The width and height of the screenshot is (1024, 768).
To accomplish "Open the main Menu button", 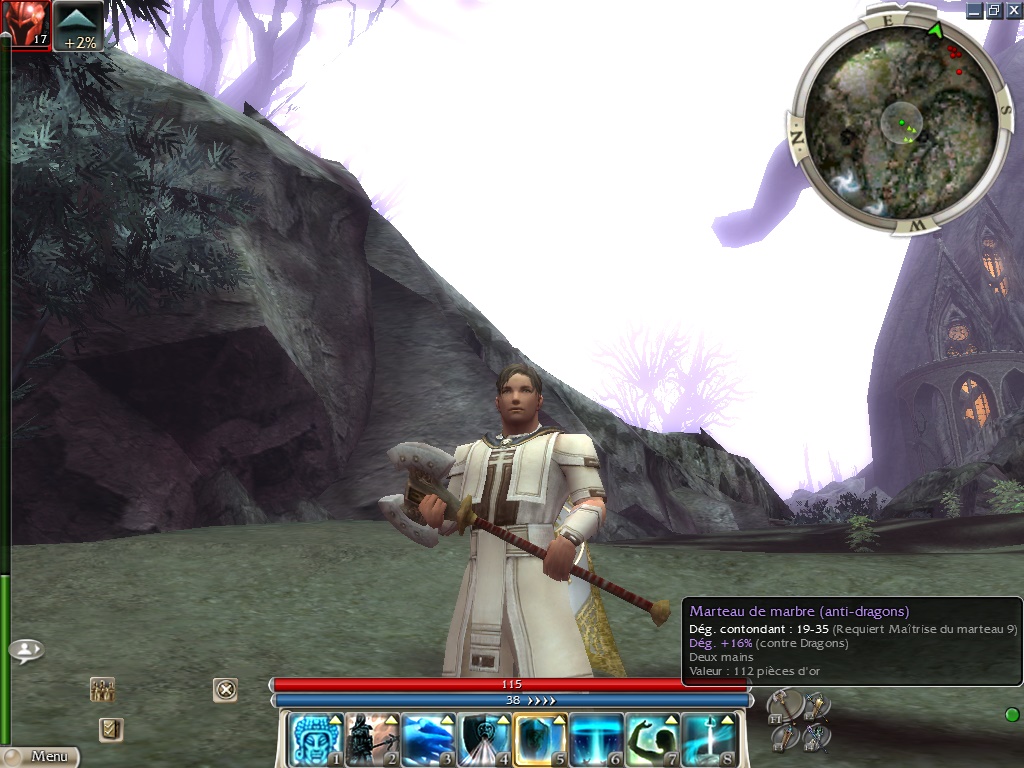I will [40, 757].
